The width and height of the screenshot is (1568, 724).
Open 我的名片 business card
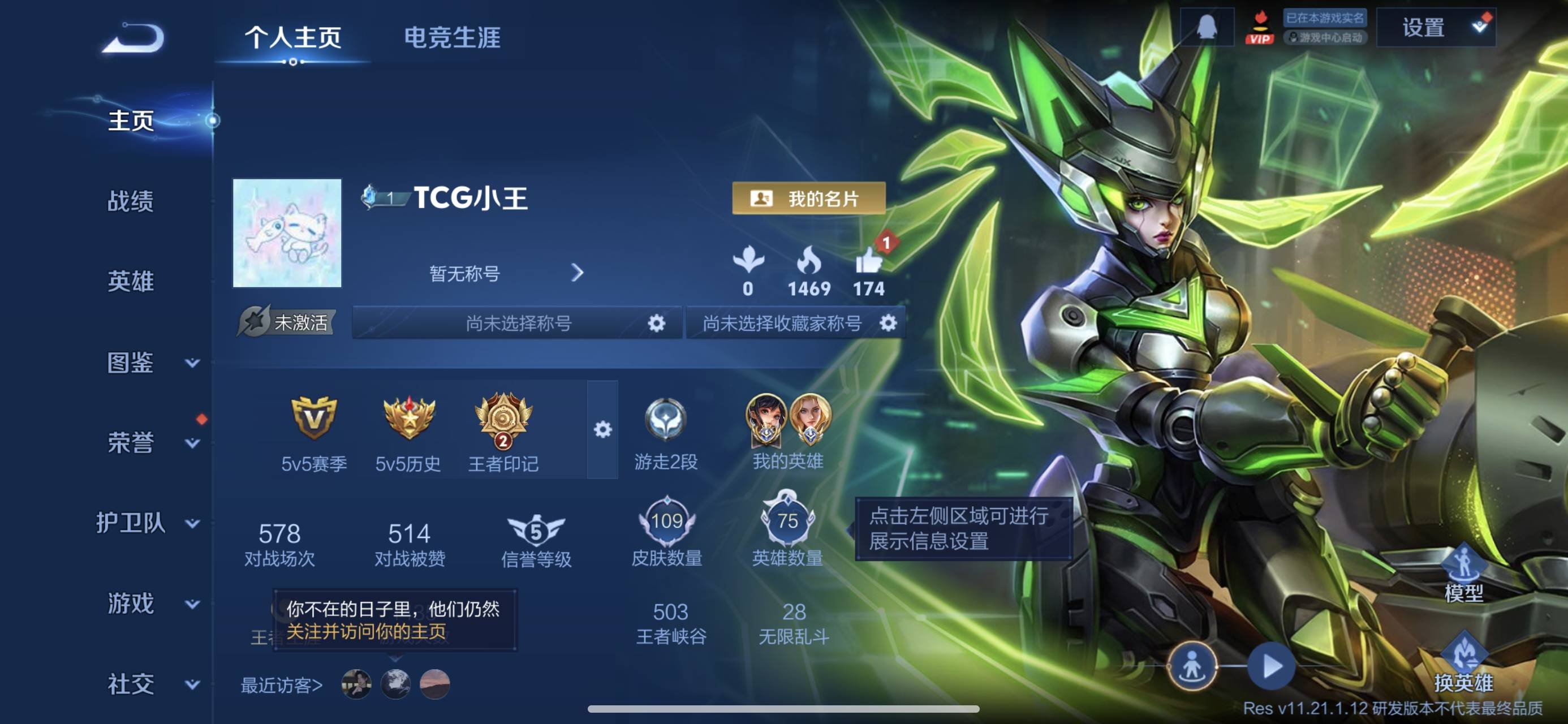[x=808, y=199]
